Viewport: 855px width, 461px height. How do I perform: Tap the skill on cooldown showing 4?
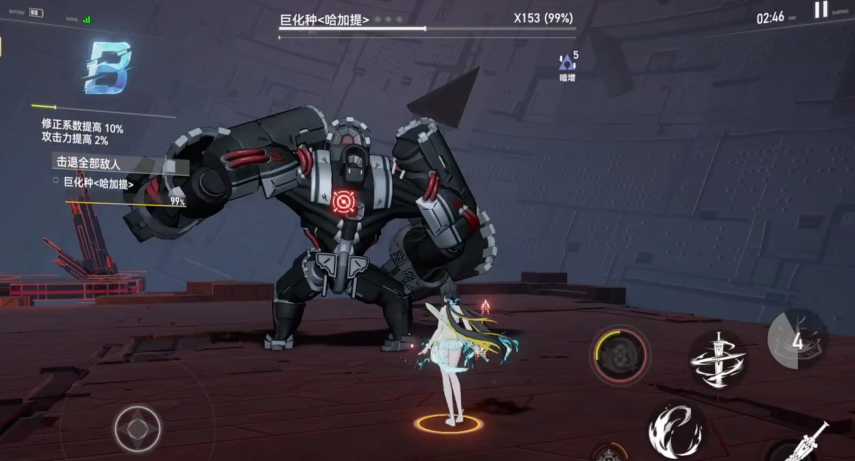797,340
